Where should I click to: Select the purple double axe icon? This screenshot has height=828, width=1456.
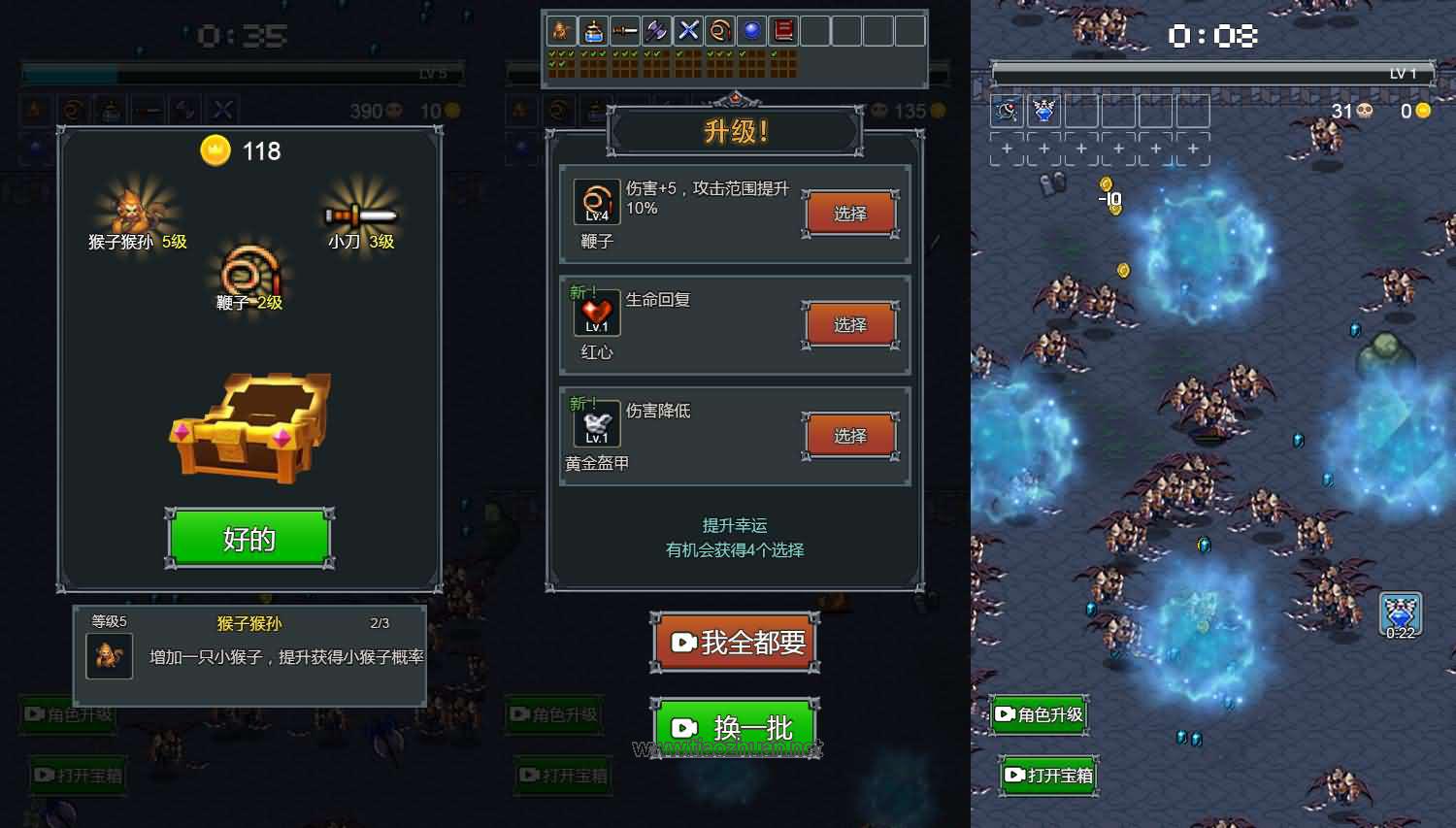pyautogui.click(x=655, y=30)
